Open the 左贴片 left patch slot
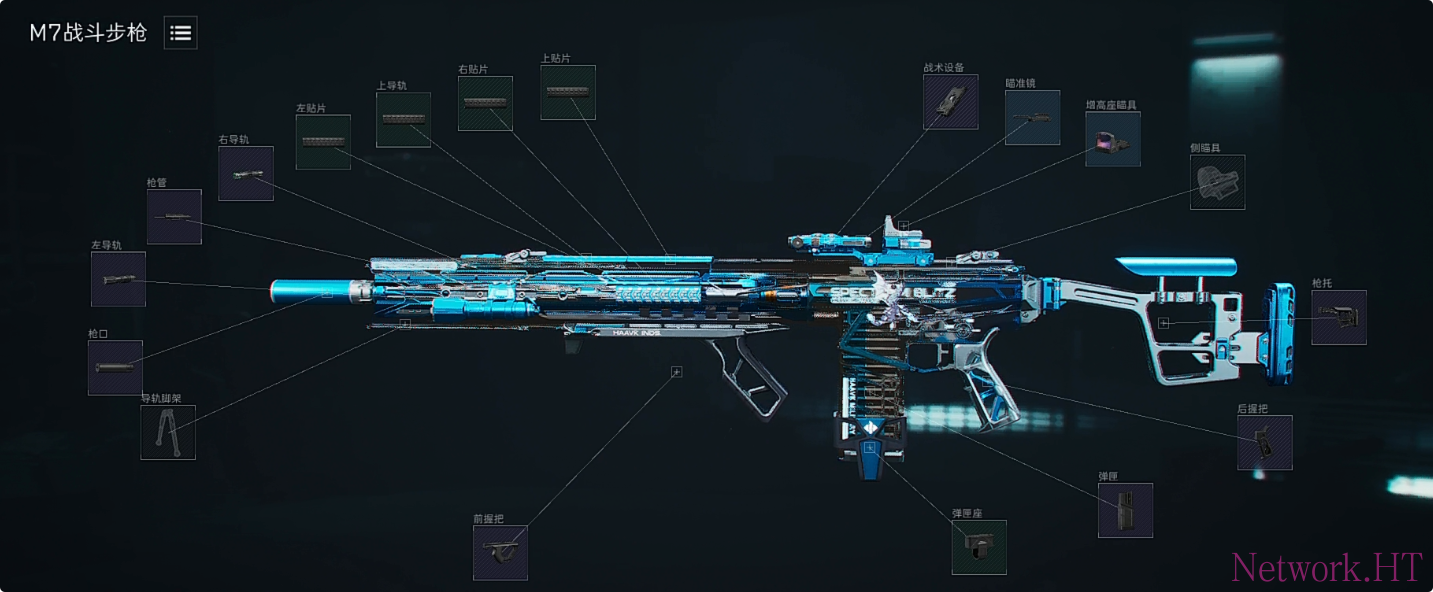 pyautogui.click(x=323, y=142)
